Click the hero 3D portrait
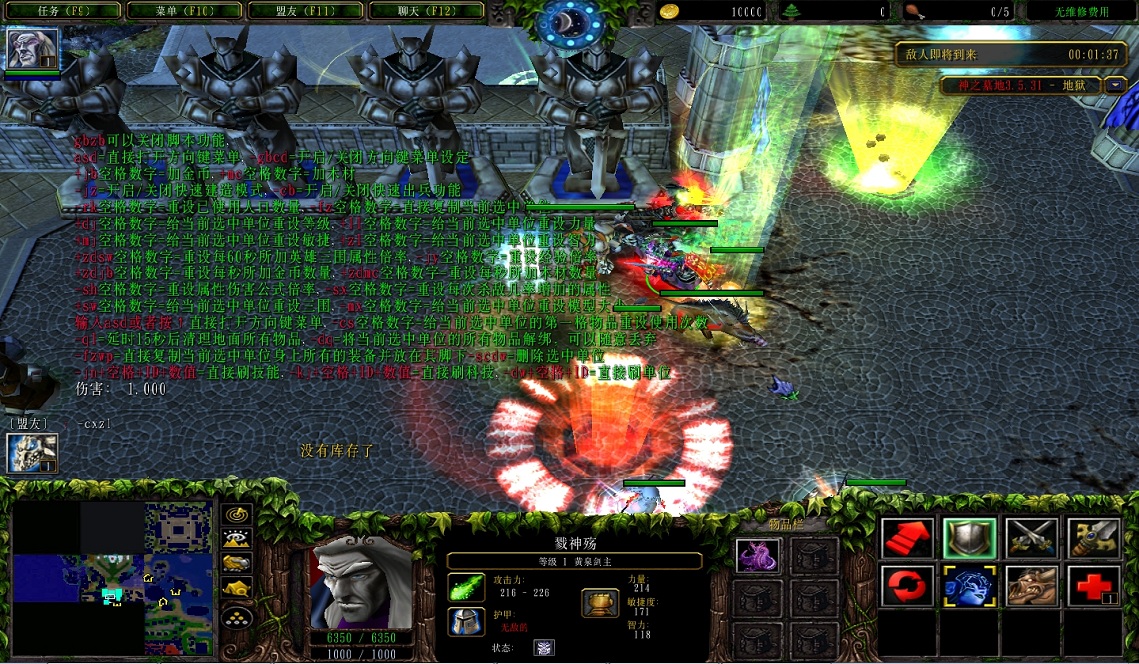The height and width of the screenshot is (664, 1139). click(361, 583)
